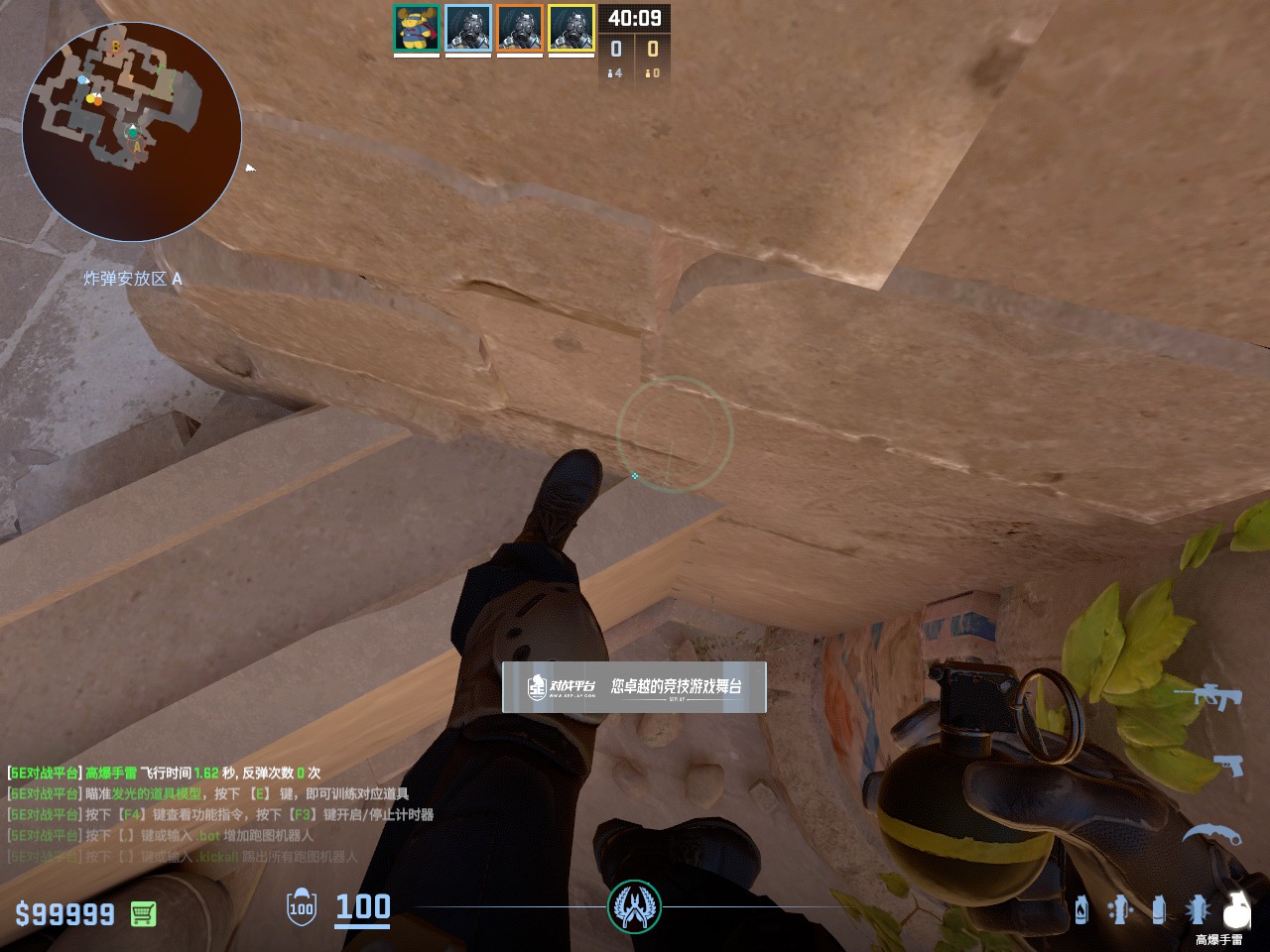
Task: Click the circular radar minimap
Action: point(132,132)
